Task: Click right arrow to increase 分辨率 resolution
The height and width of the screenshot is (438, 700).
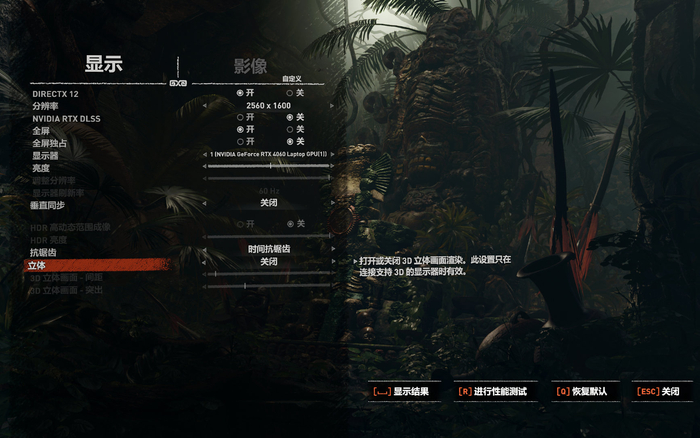Action: [334, 105]
